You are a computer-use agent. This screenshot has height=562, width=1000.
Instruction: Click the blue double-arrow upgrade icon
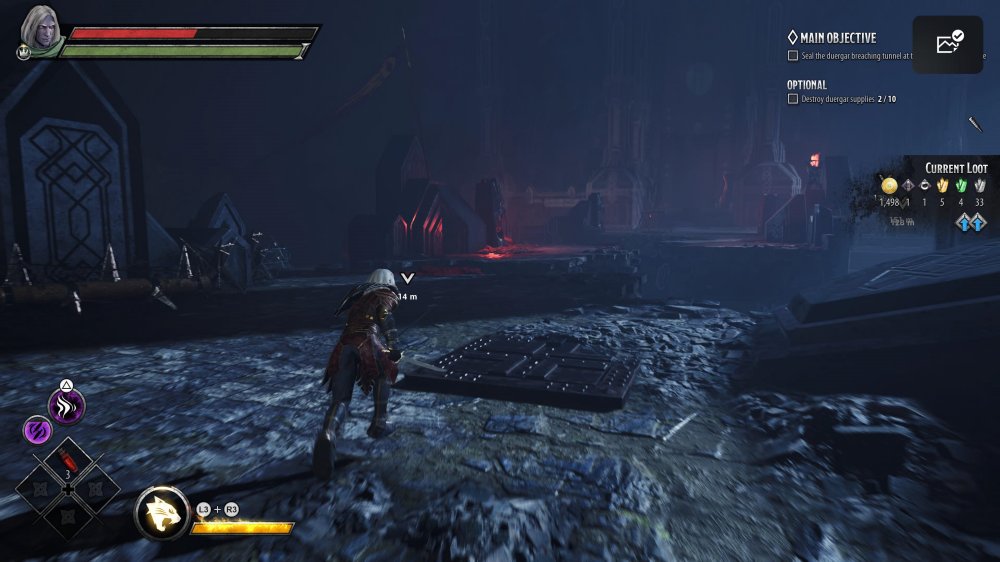pyautogui.click(x=970, y=222)
